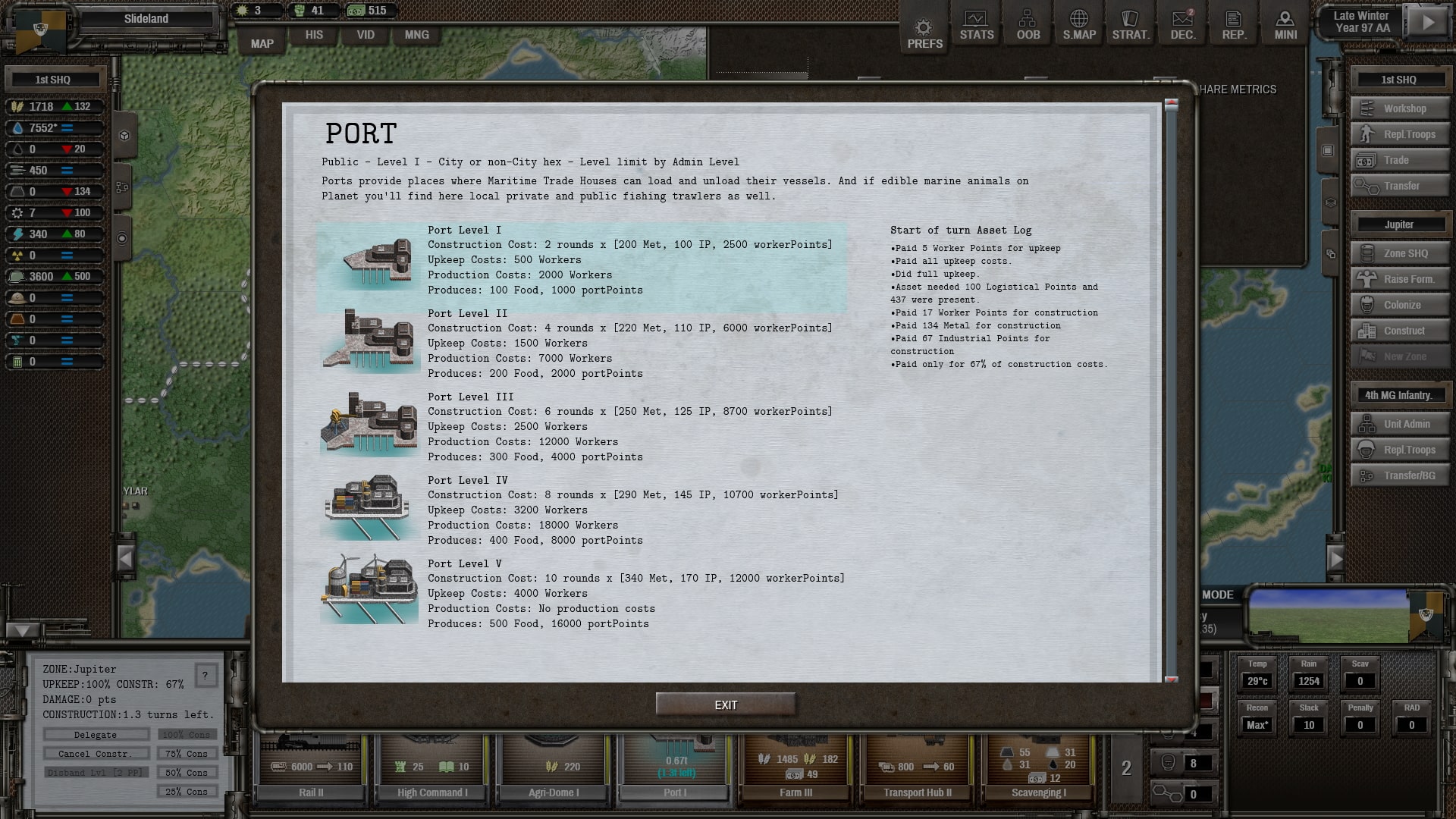
Task: Close the Port window with EXIT
Action: pos(726,704)
